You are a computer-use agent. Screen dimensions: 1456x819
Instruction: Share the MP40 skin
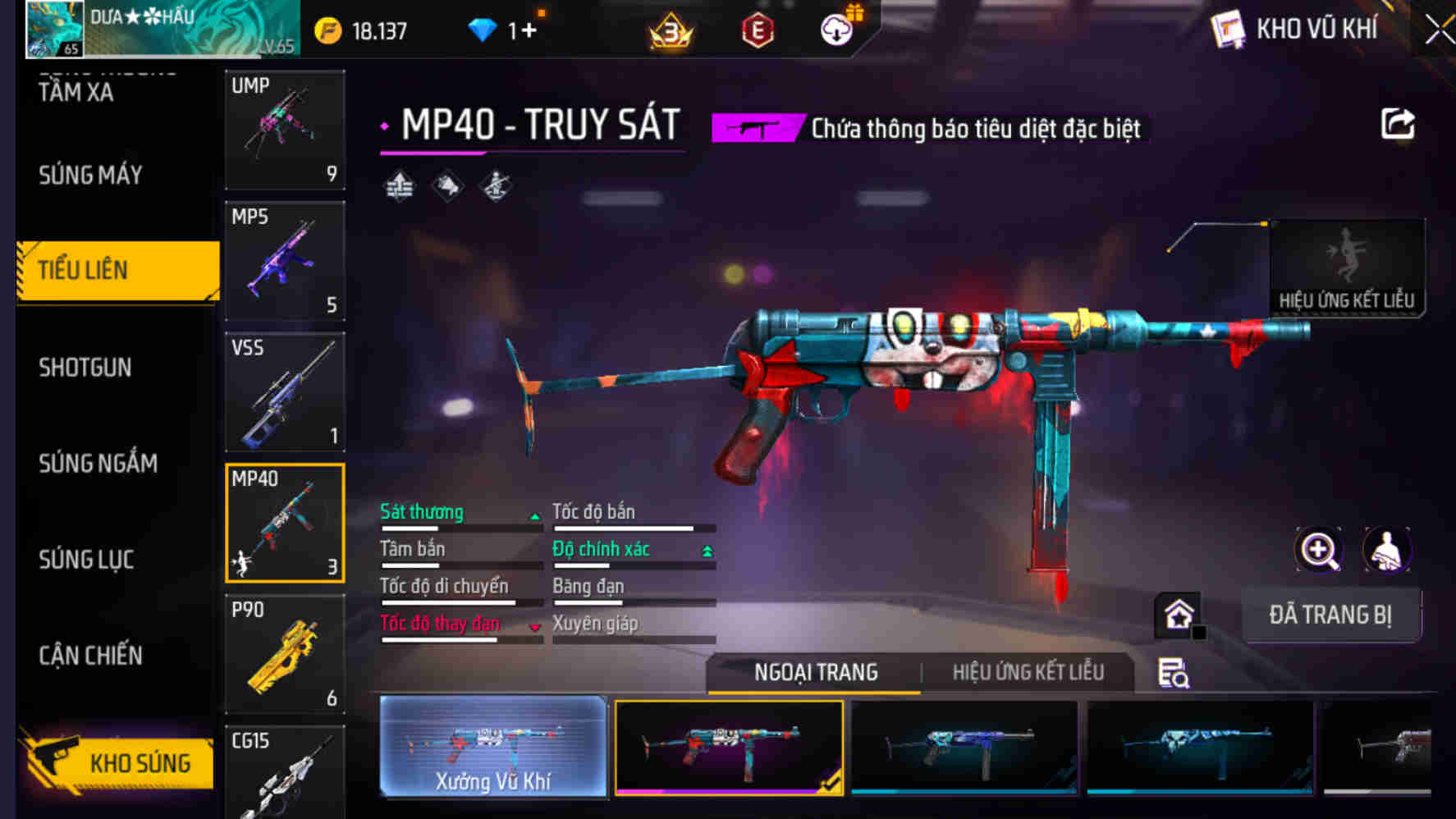coord(1397,125)
